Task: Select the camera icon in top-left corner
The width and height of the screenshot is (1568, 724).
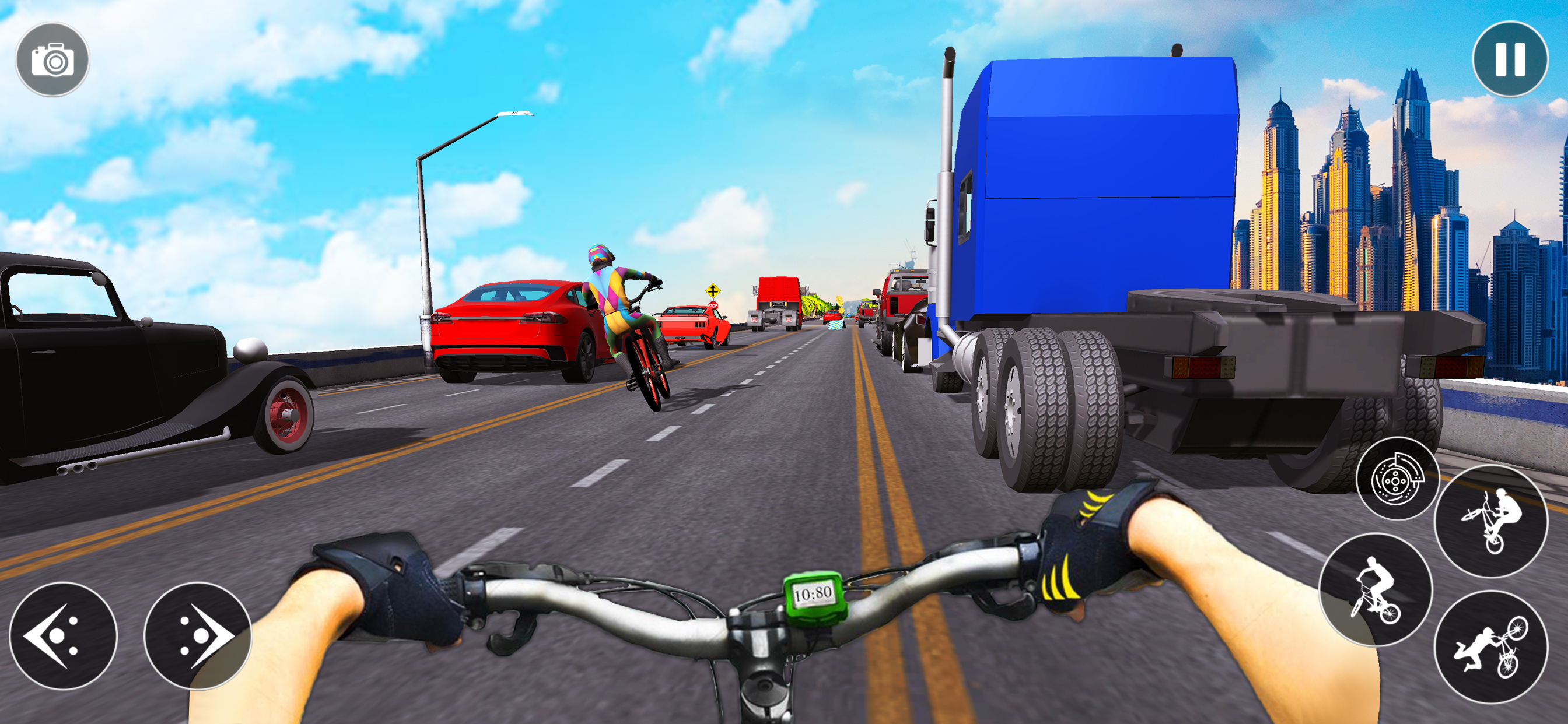Action: (54, 58)
